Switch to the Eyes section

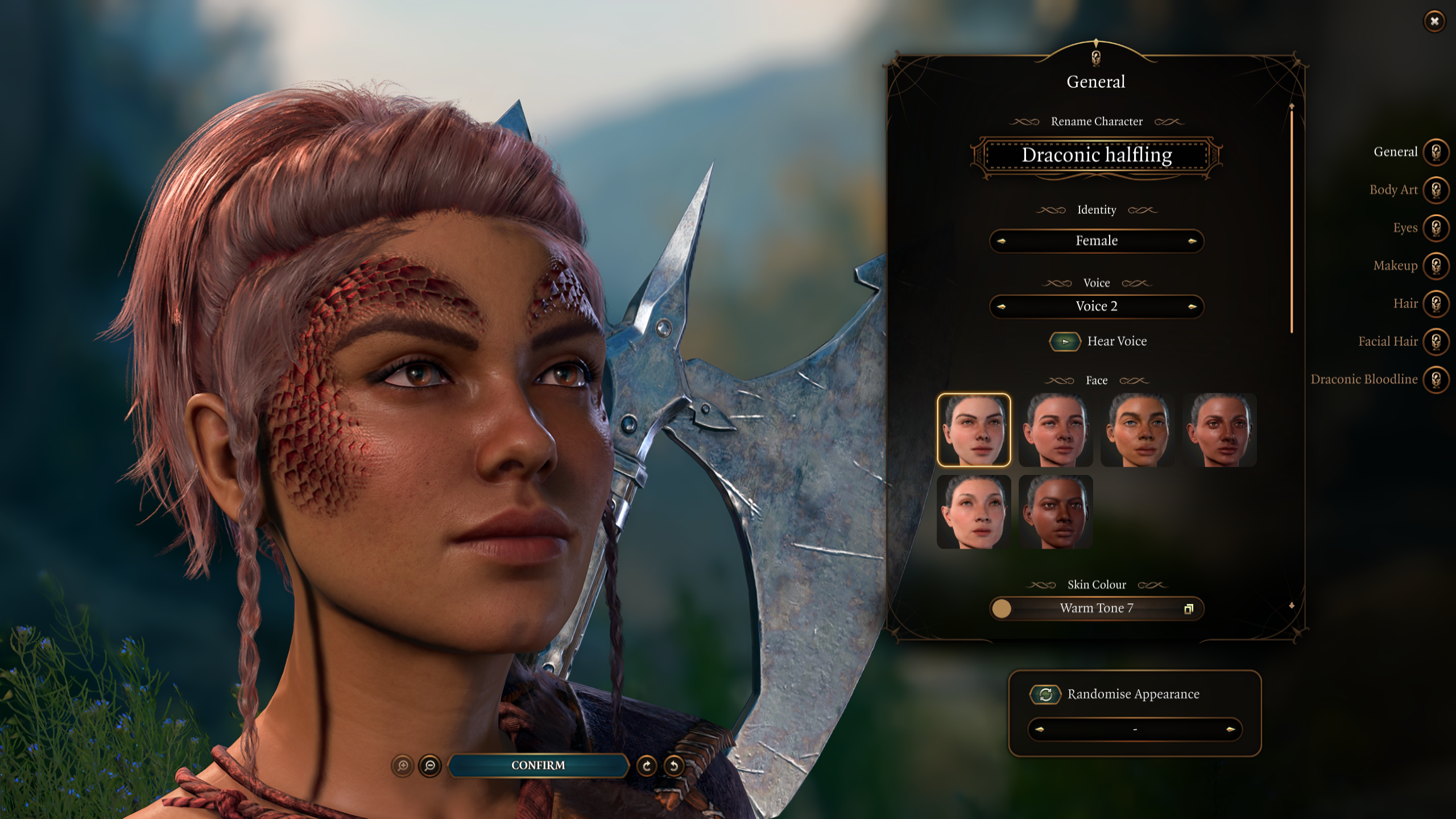(x=1436, y=228)
